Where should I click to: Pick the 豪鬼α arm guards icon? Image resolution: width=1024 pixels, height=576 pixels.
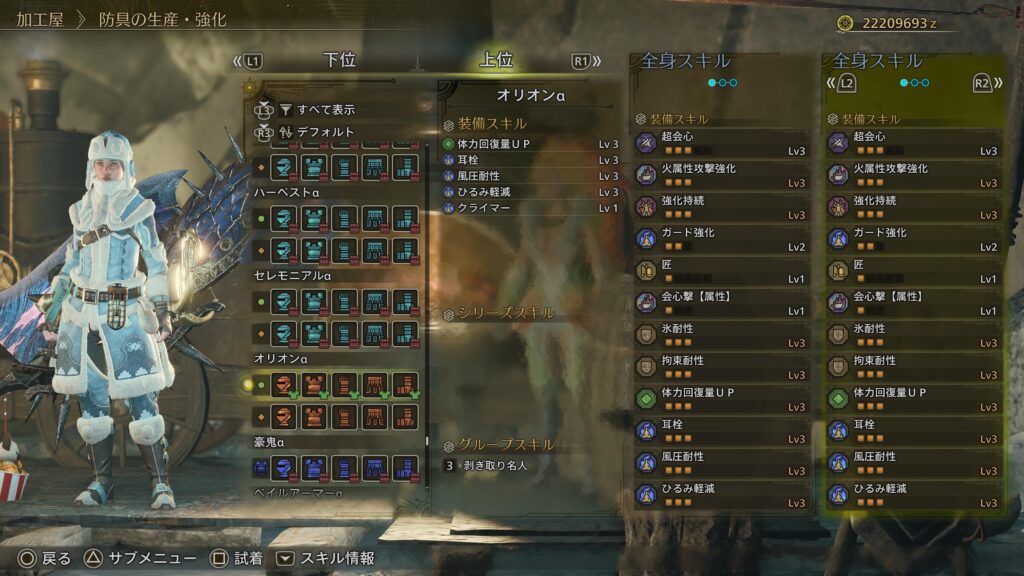click(345, 466)
